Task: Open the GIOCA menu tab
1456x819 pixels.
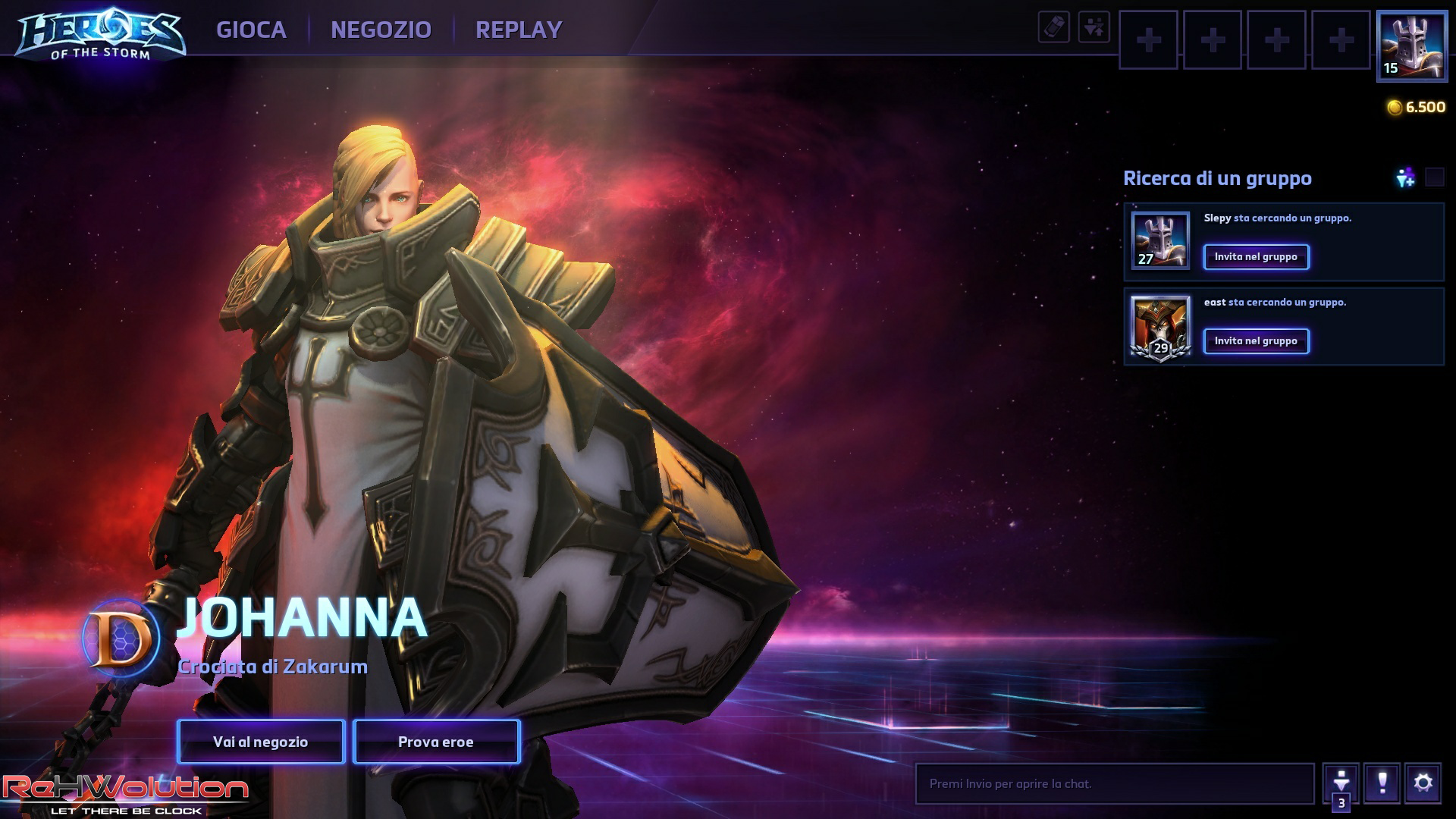Action: click(251, 30)
